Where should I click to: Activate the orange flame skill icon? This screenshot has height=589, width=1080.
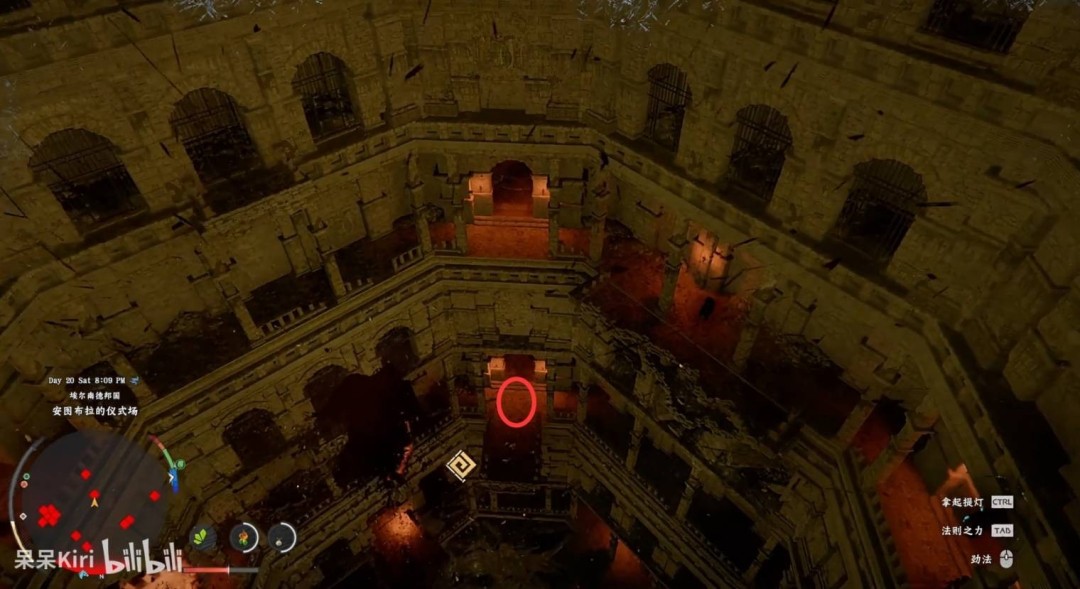[244, 538]
